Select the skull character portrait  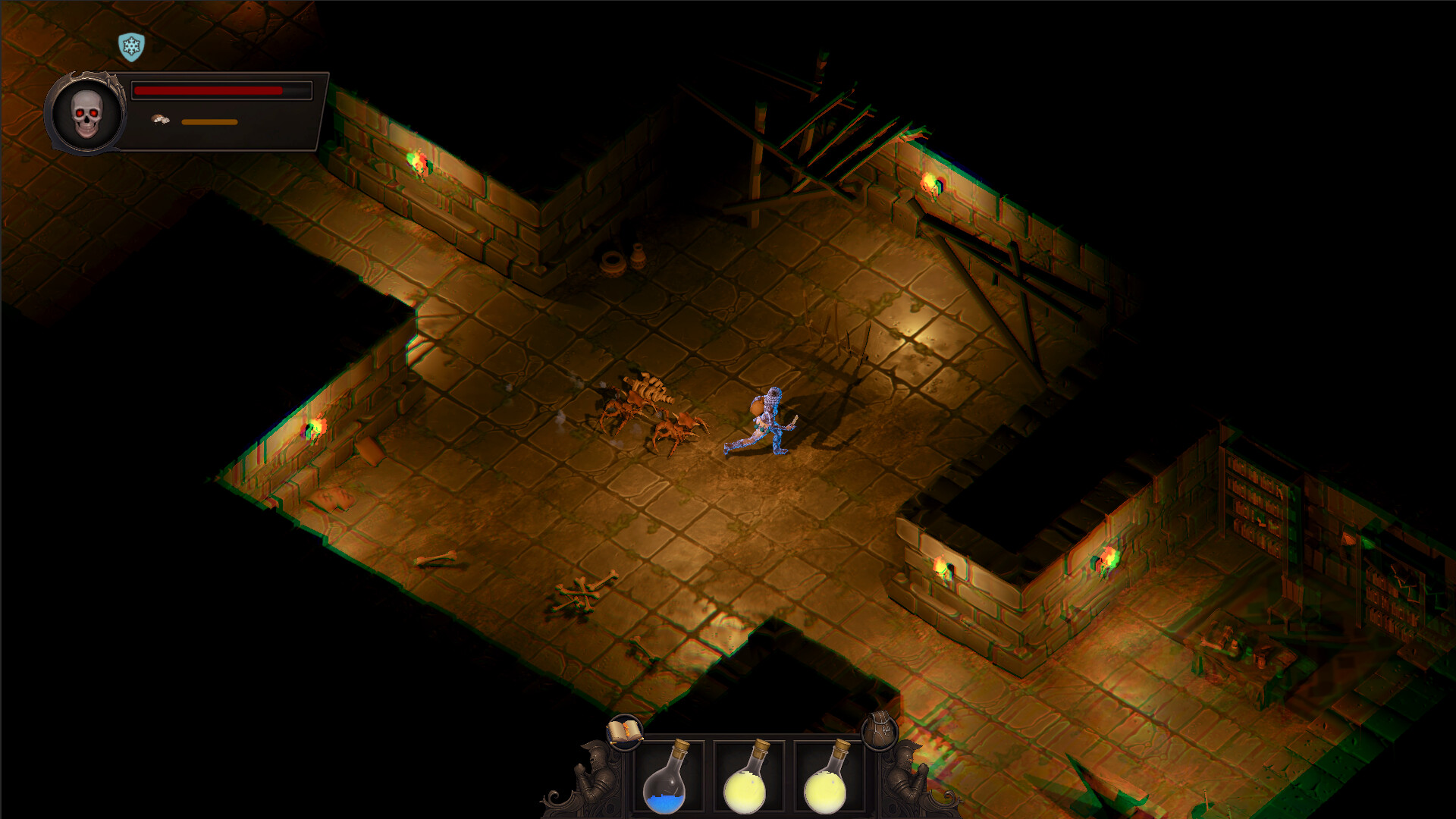pos(86,112)
